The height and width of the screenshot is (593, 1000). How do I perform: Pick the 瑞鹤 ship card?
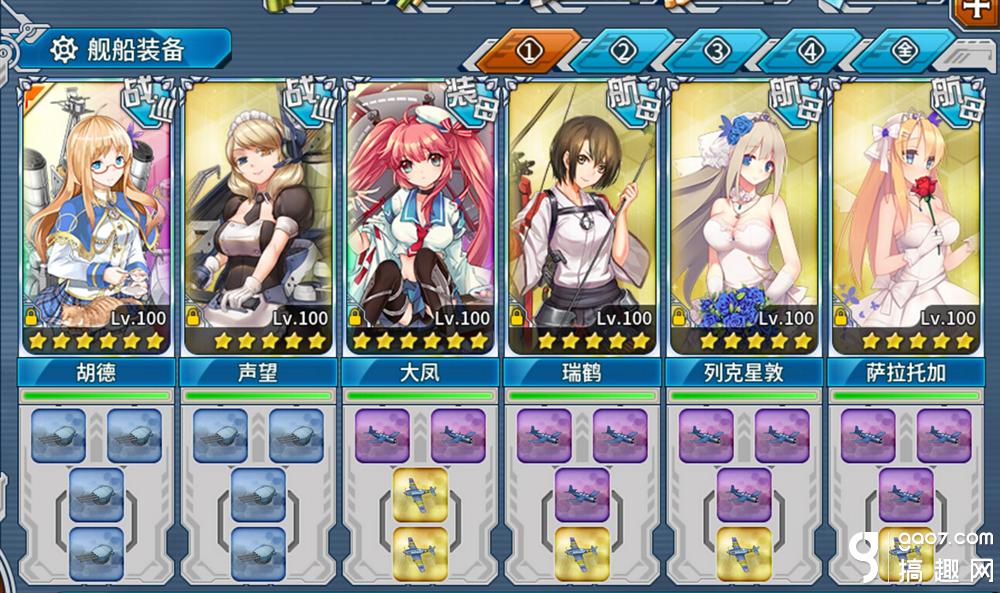click(x=581, y=220)
